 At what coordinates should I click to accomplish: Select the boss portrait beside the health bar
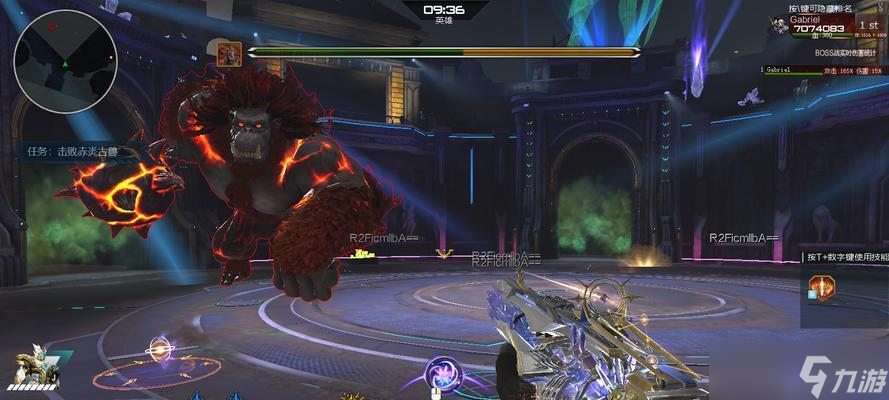click(x=227, y=53)
